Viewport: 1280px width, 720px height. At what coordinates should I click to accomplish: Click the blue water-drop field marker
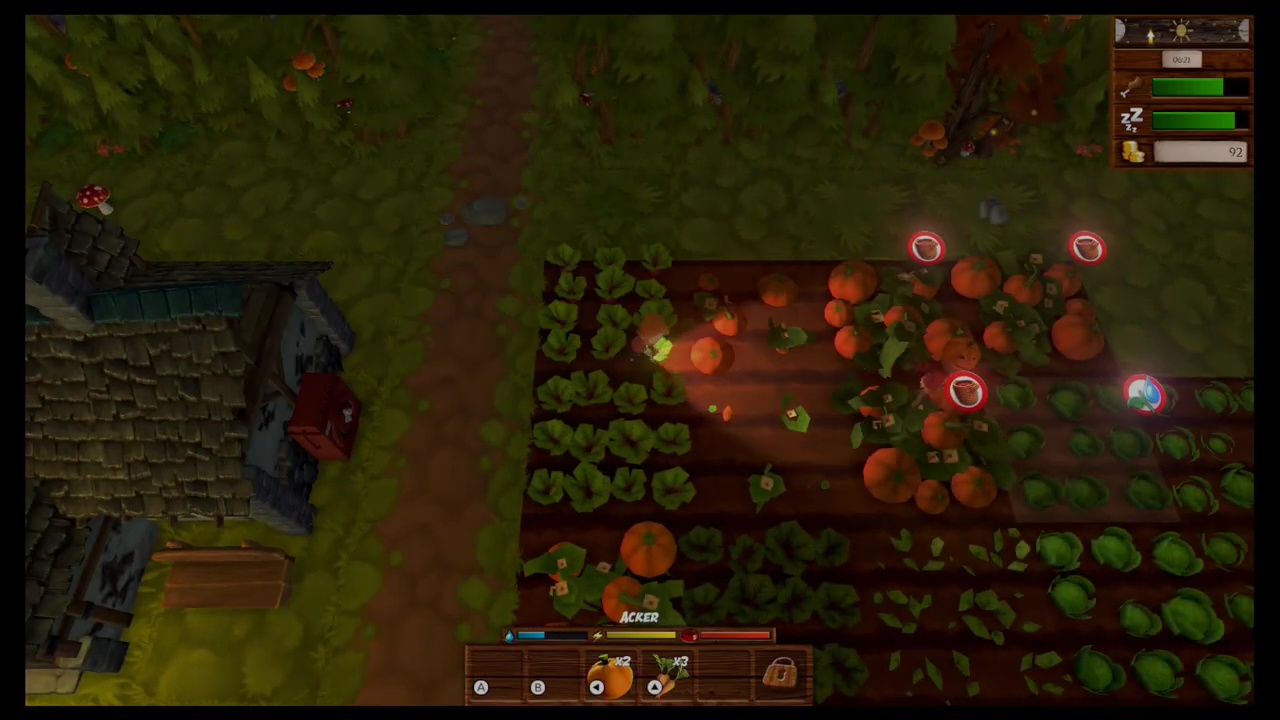(x=1142, y=394)
